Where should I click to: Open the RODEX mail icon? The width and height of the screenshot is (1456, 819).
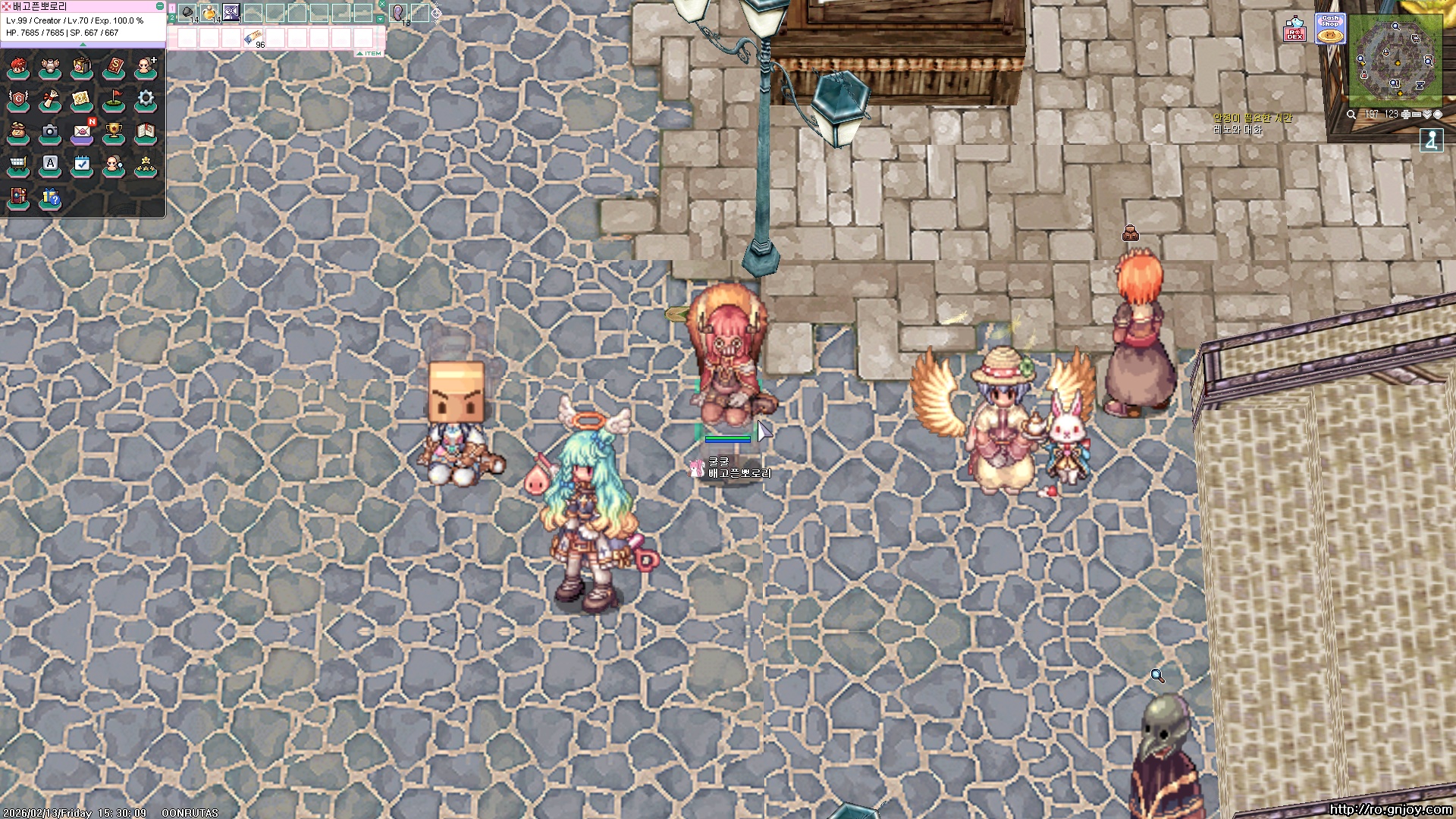point(1294,30)
